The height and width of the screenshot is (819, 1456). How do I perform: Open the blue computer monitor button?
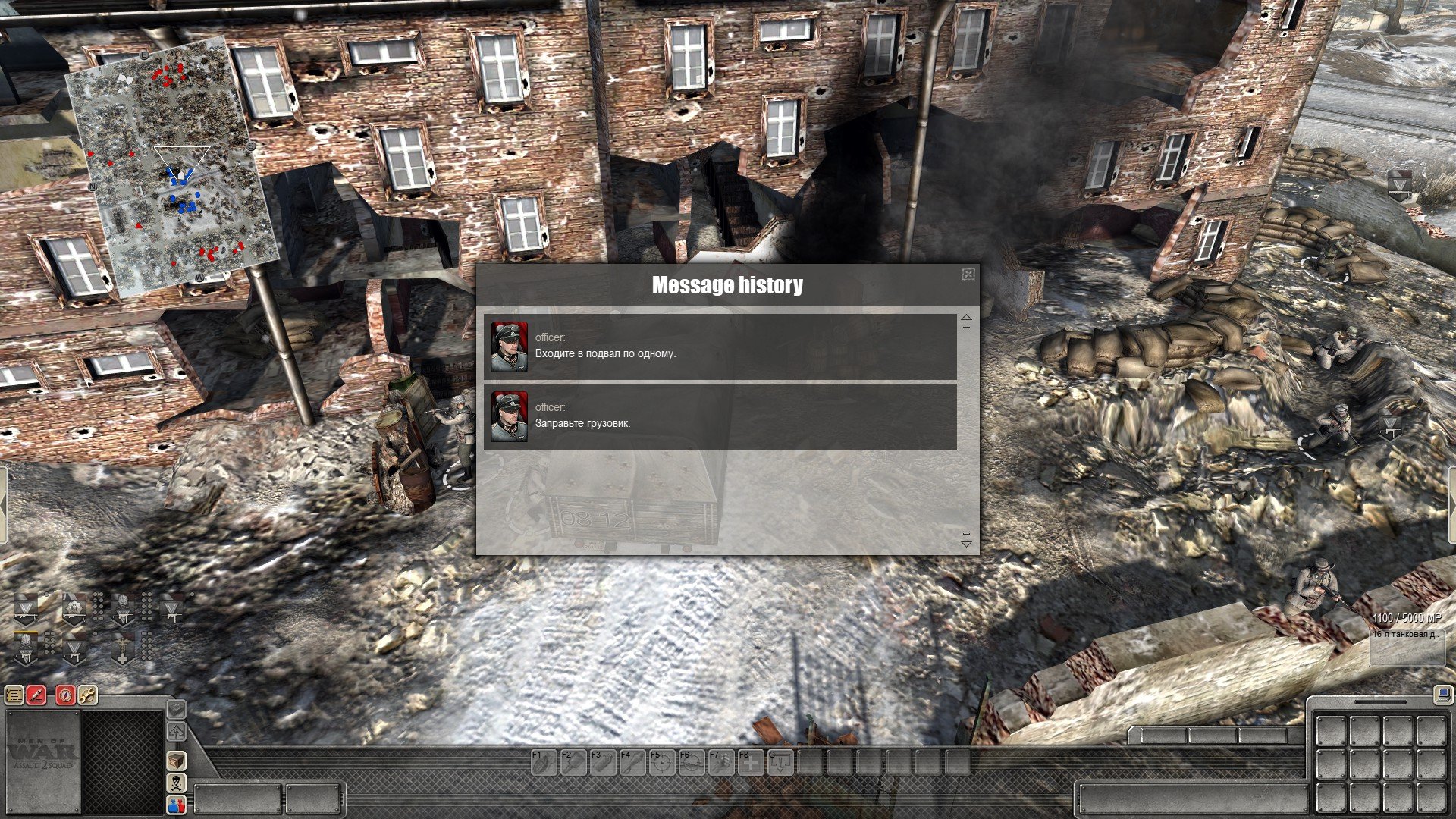click(x=1442, y=694)
